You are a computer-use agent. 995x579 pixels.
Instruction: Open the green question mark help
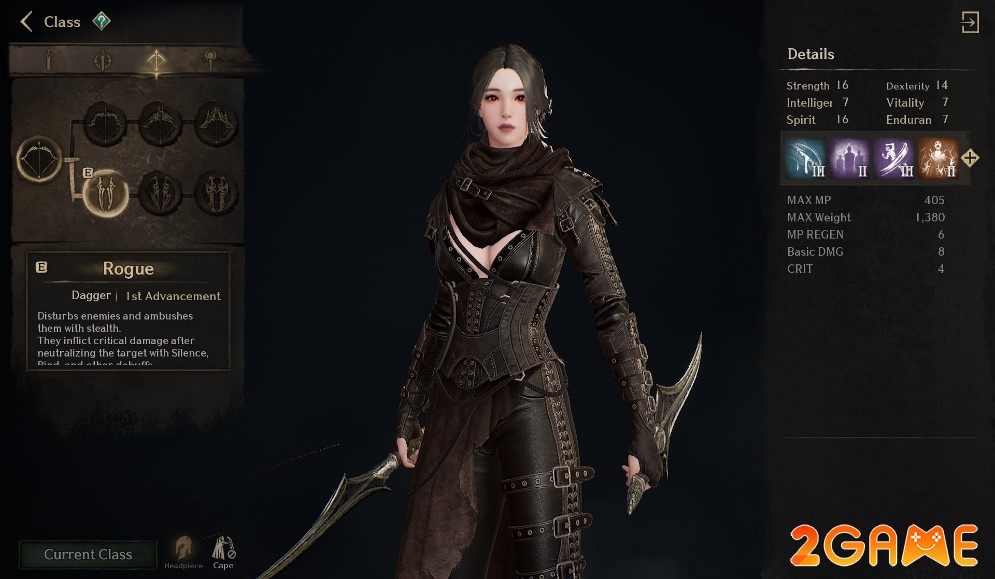[x=101, y=21]
